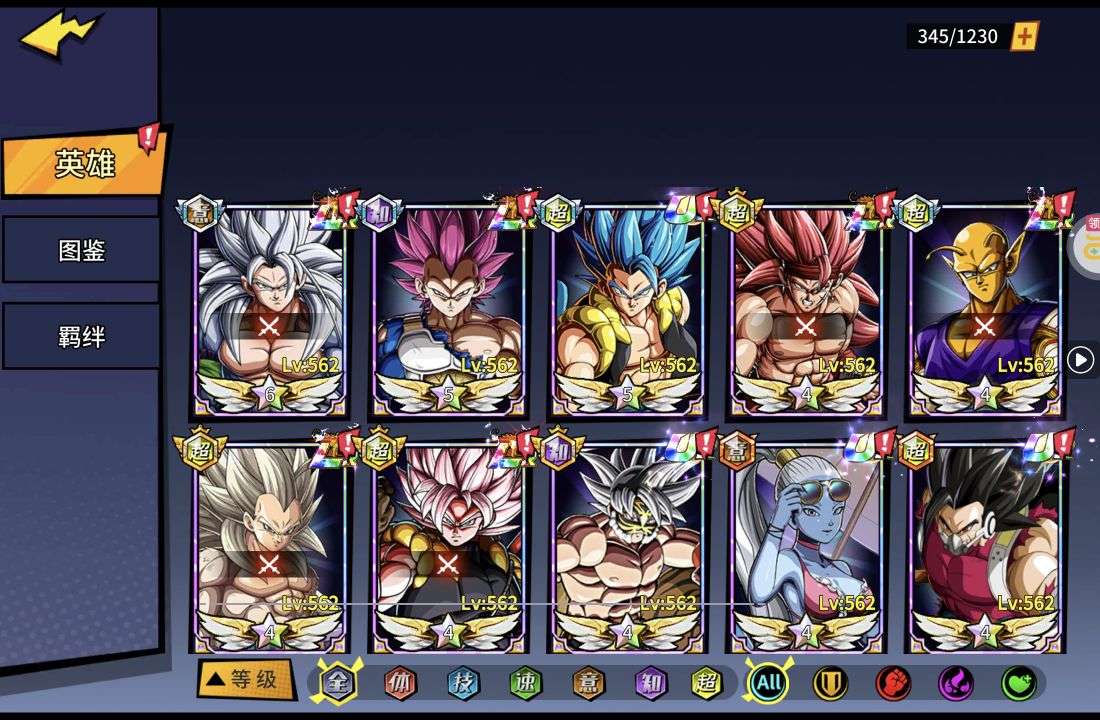Switch to the 图鉴 tab

click(x=81, y=250)
